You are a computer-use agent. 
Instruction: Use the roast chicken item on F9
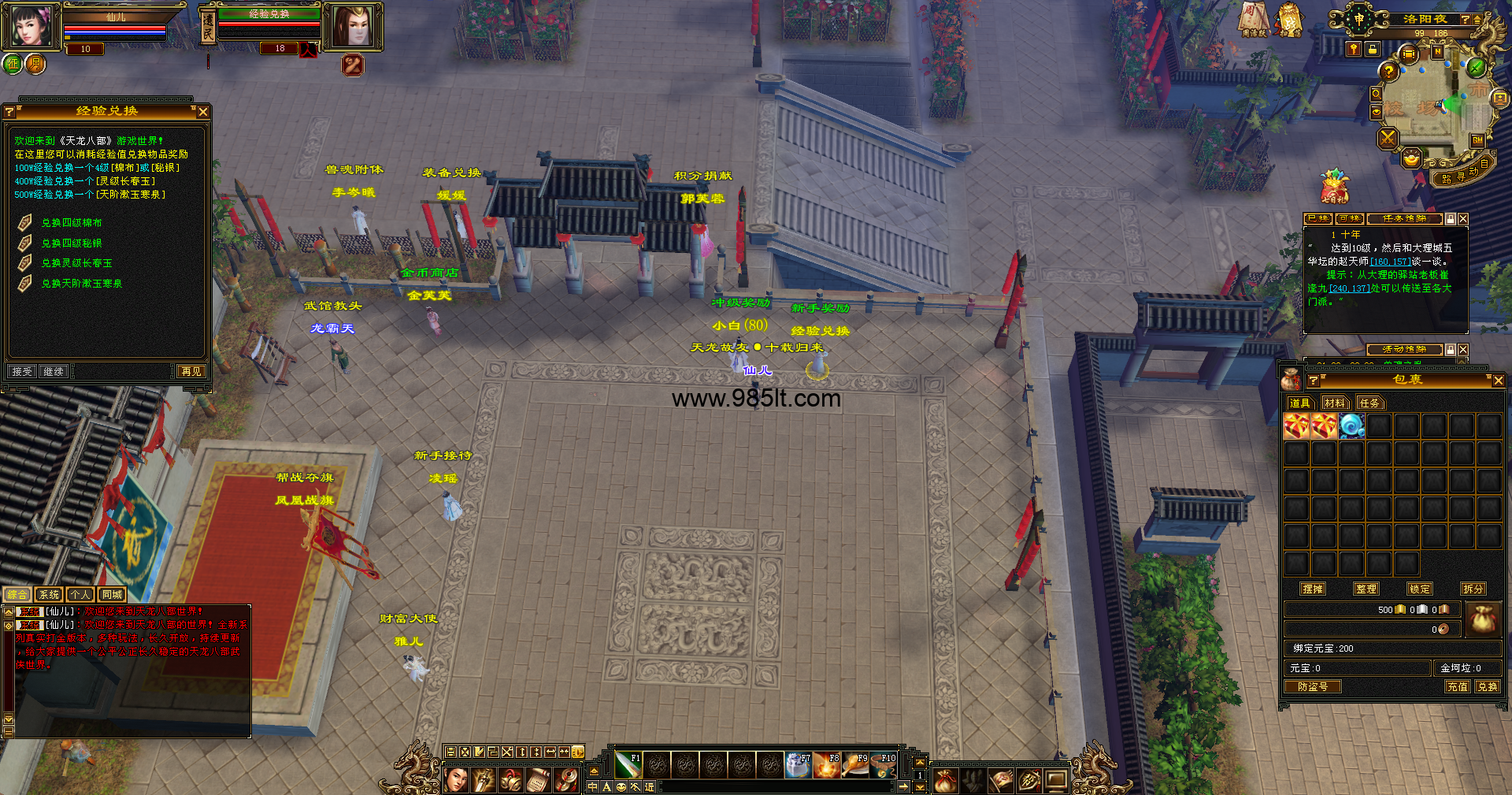[x=854, y=764]
